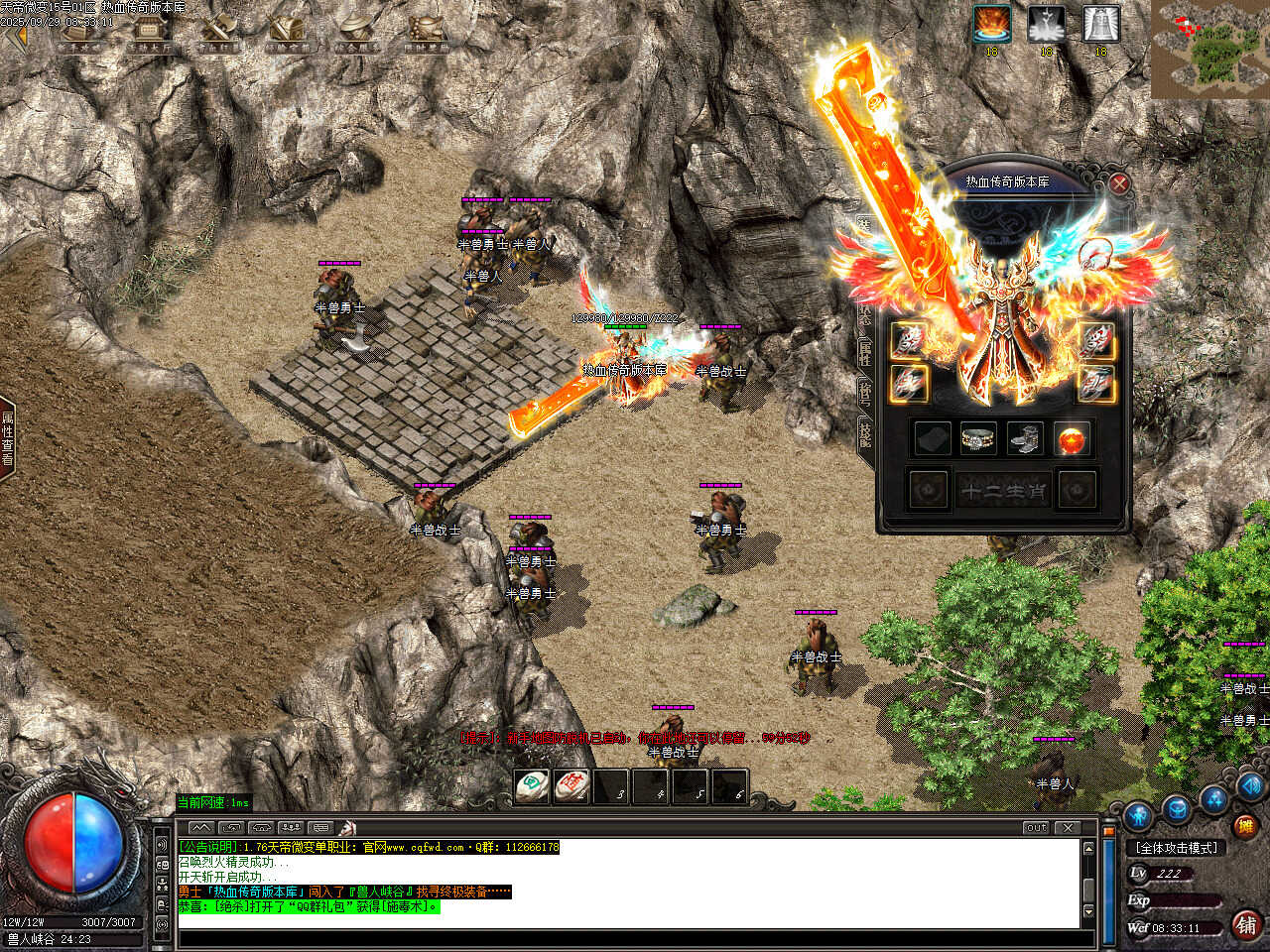Click the OUT button above chat
The width and height of the screenshot is (1270, 952).
[x=1036, y=827]
